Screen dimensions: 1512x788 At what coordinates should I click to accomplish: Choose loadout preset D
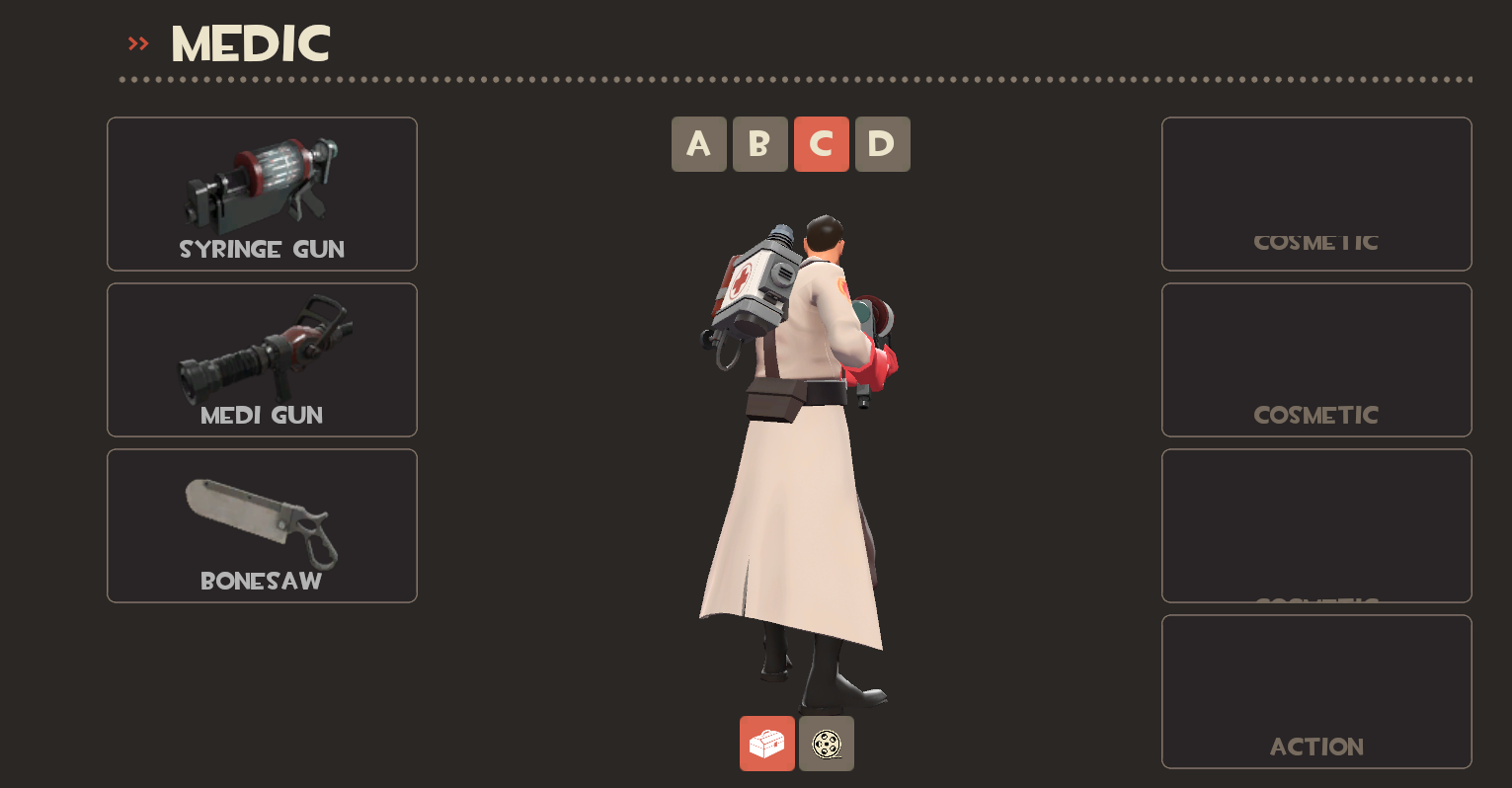(x=883, y=144)
